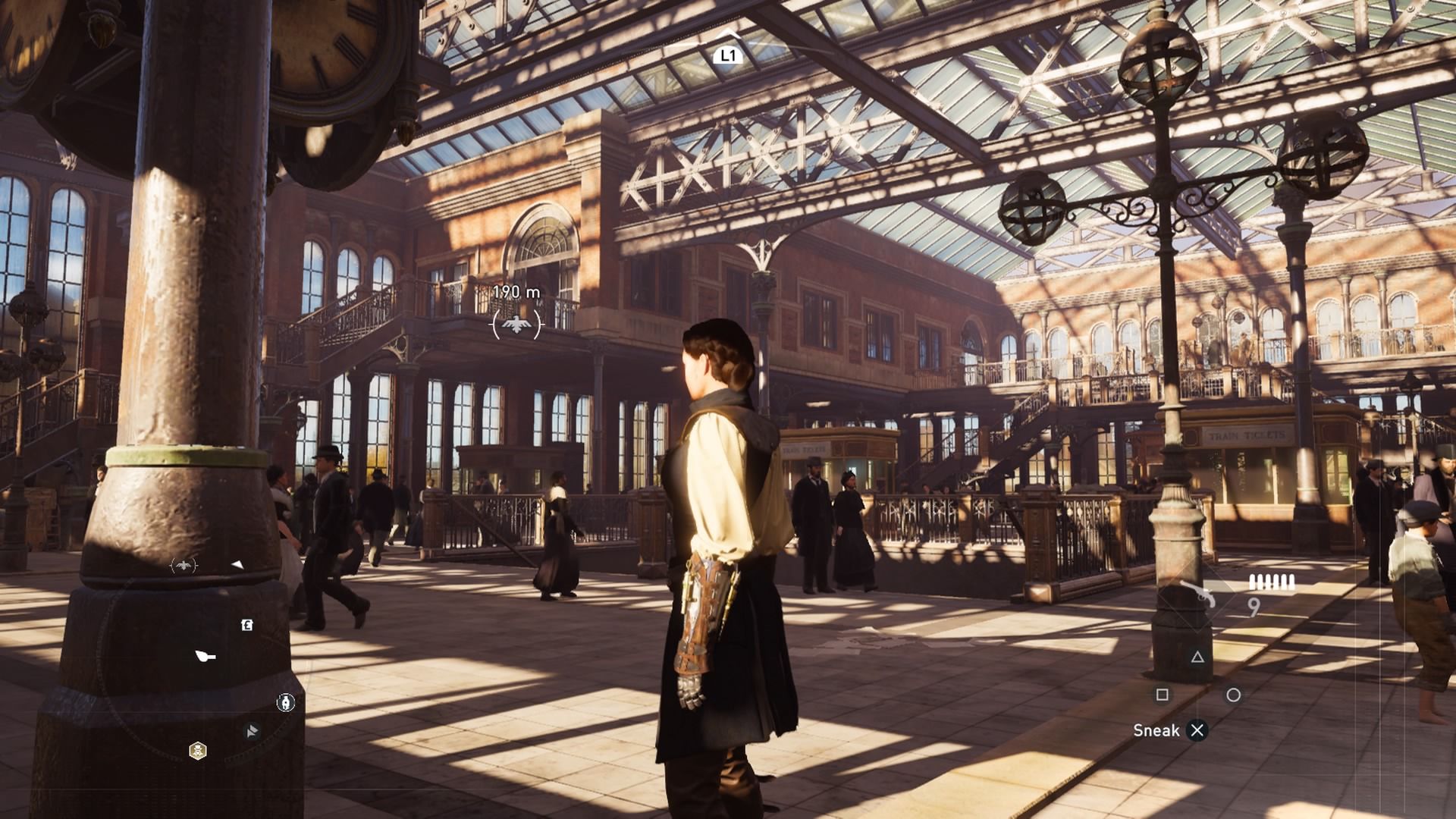The height and width of the screenshot is (819, 1456).
Task: Select the revolver weapon icon
Action: coord(1197,595)
